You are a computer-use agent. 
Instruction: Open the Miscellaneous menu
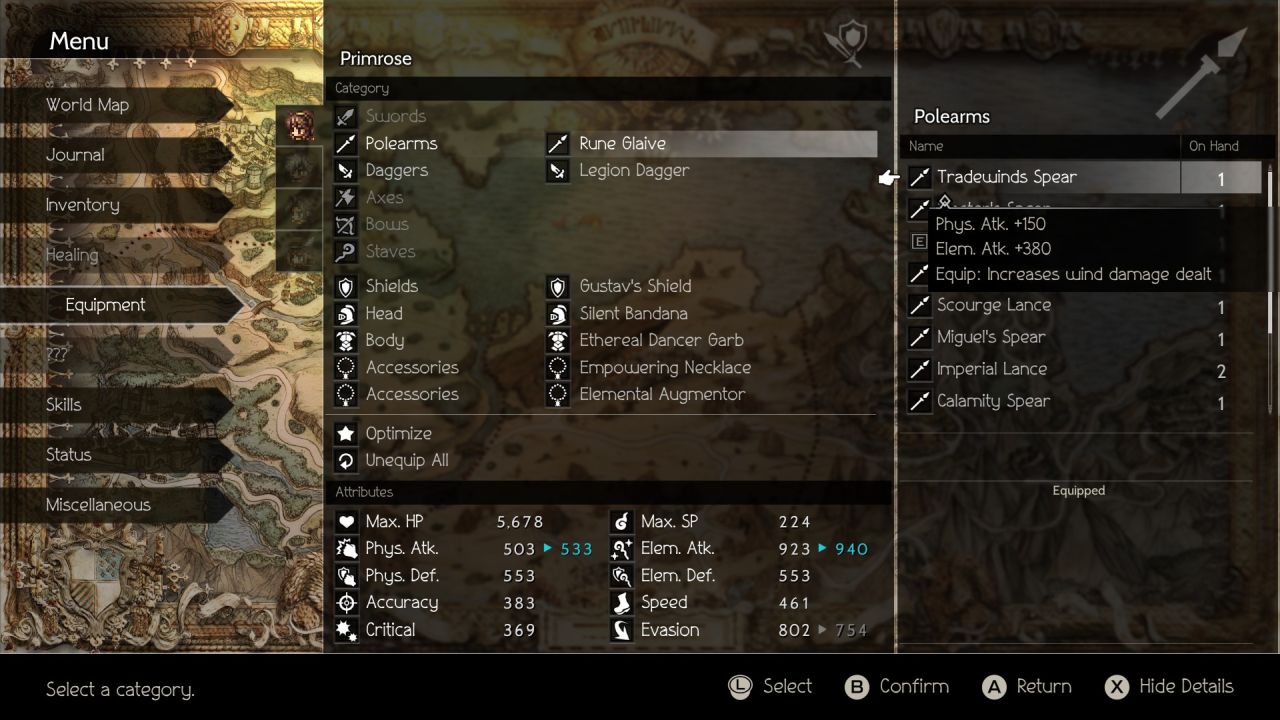(98, 505)
